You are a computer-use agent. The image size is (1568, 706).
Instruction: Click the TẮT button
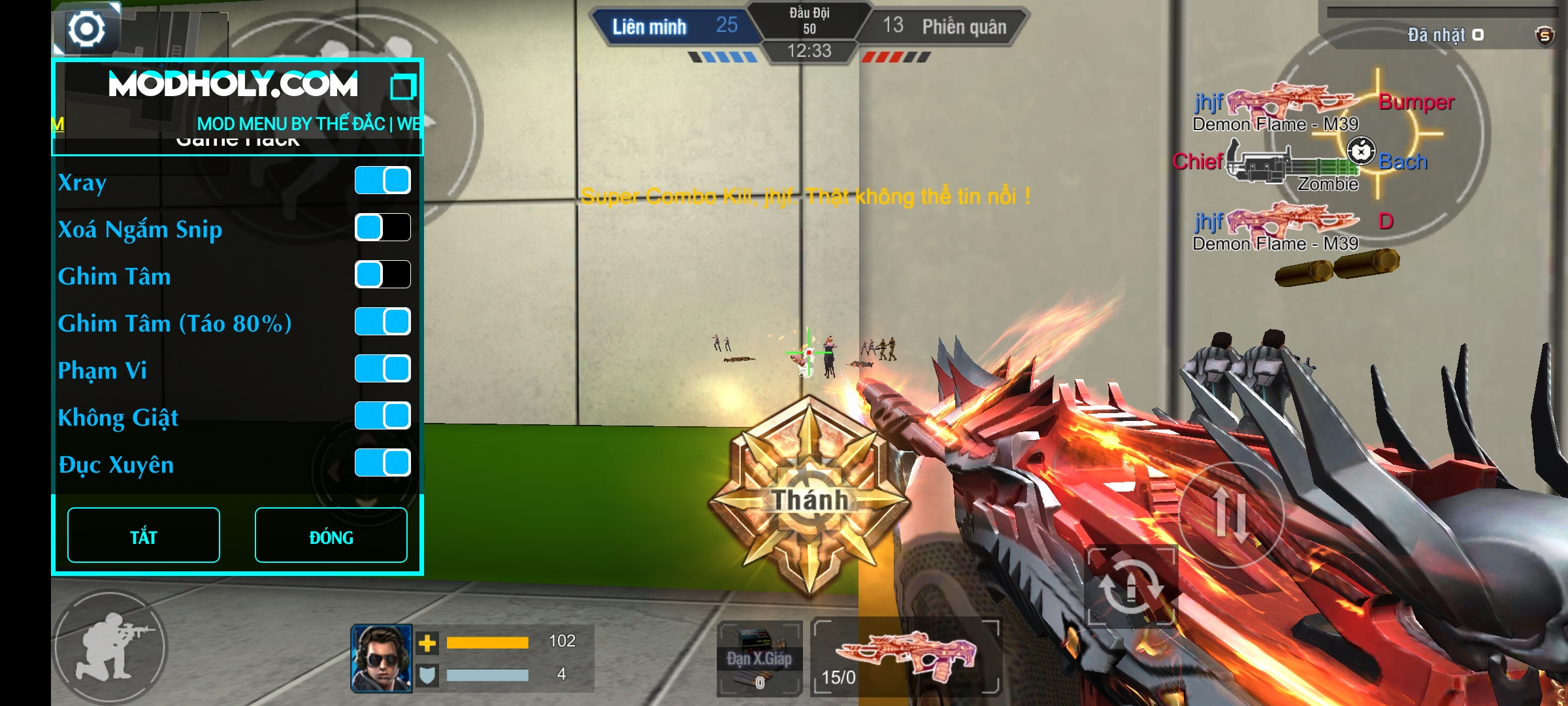point(144,535)
